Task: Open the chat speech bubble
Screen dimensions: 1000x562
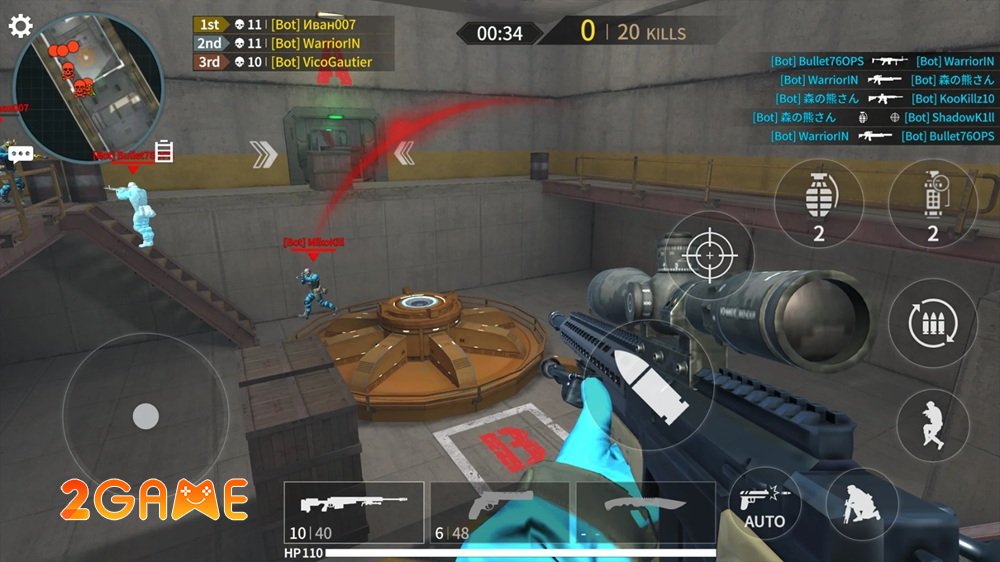Action: 21,154
